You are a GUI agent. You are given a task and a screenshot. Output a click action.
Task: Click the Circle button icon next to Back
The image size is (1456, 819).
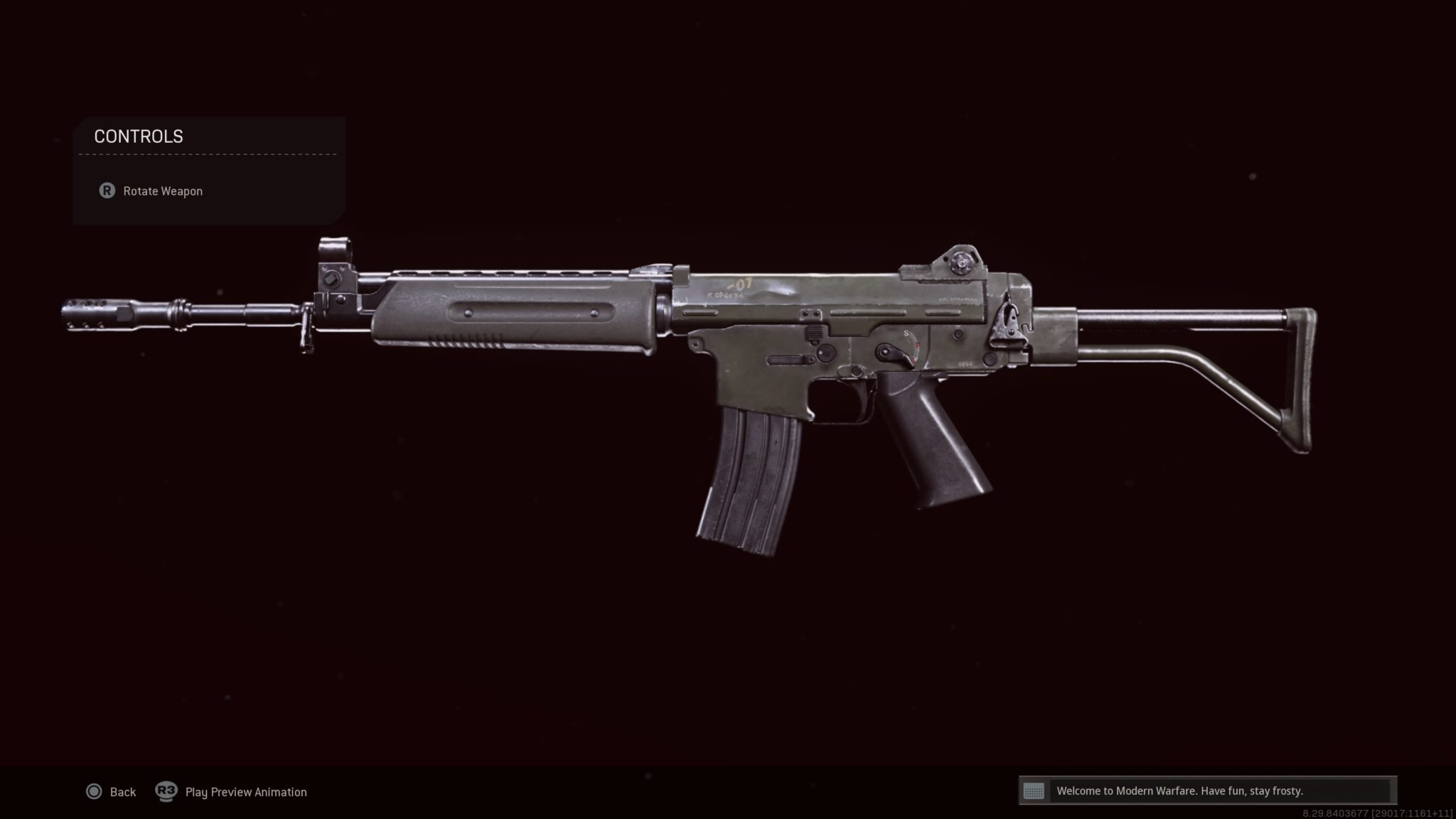93,791
